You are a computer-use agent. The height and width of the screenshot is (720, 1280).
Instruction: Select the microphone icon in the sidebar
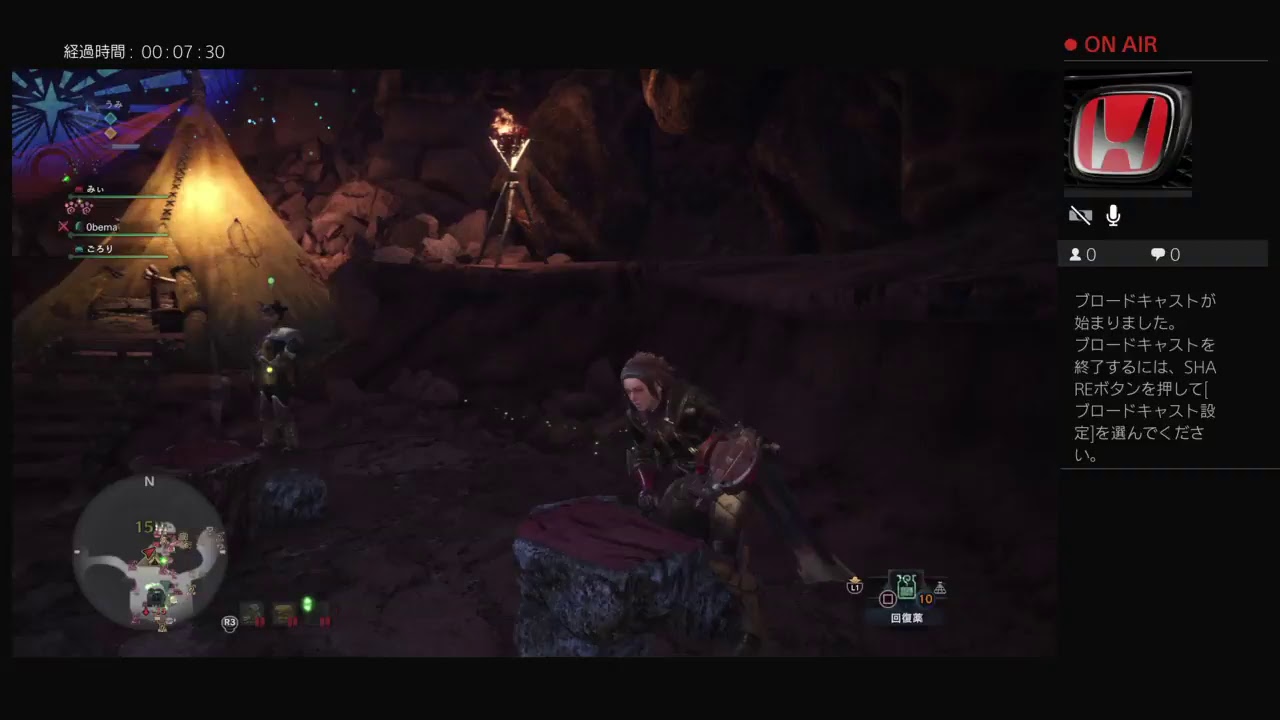[1113, 214]
